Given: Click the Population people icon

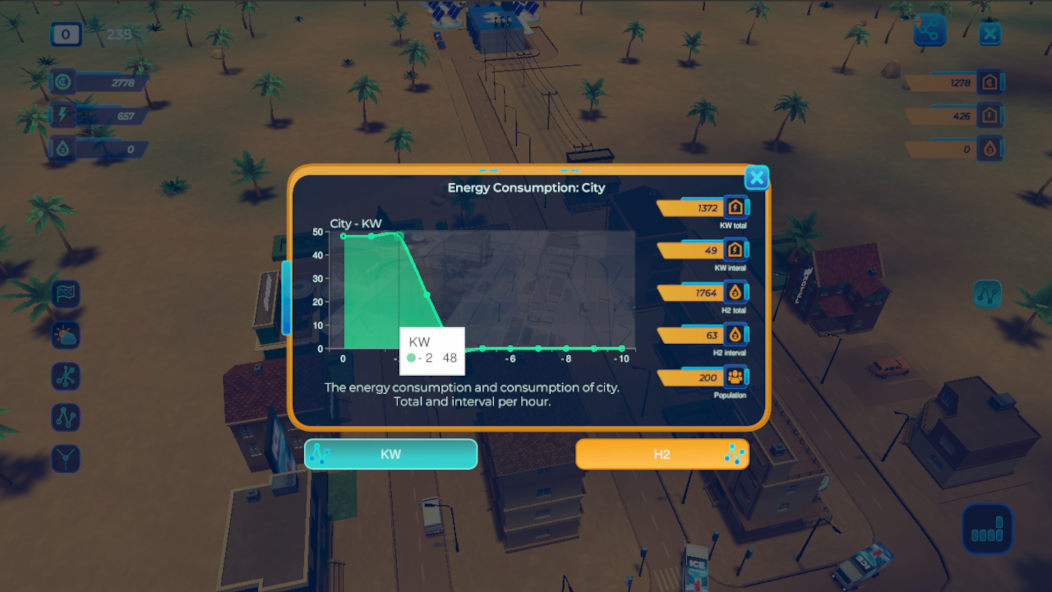Looking at the screenshot, I should 735,378.
